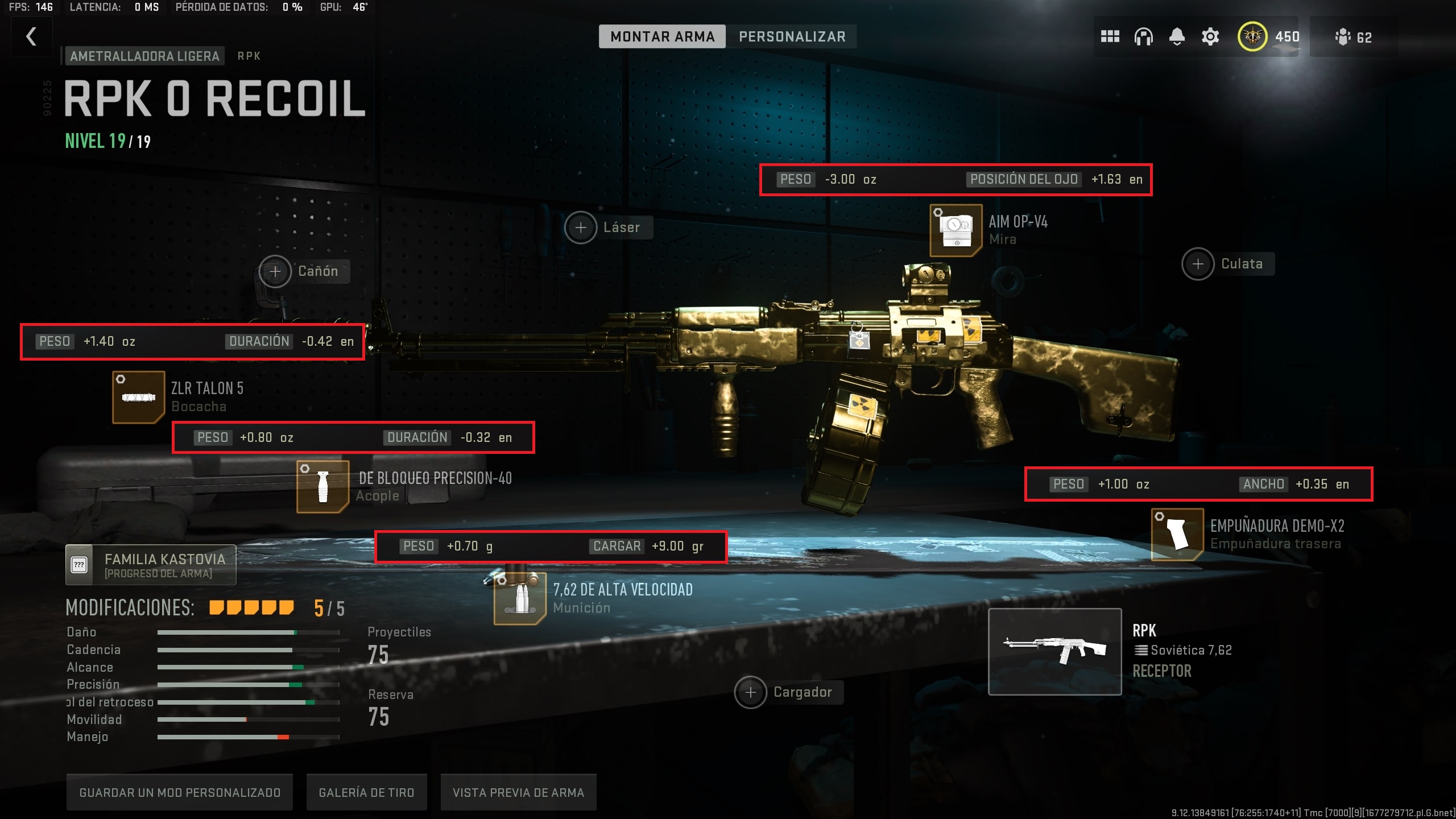Switch to the Personalizar tab
This screenshot has width=1456, height=819.
(x=792, y=37)
